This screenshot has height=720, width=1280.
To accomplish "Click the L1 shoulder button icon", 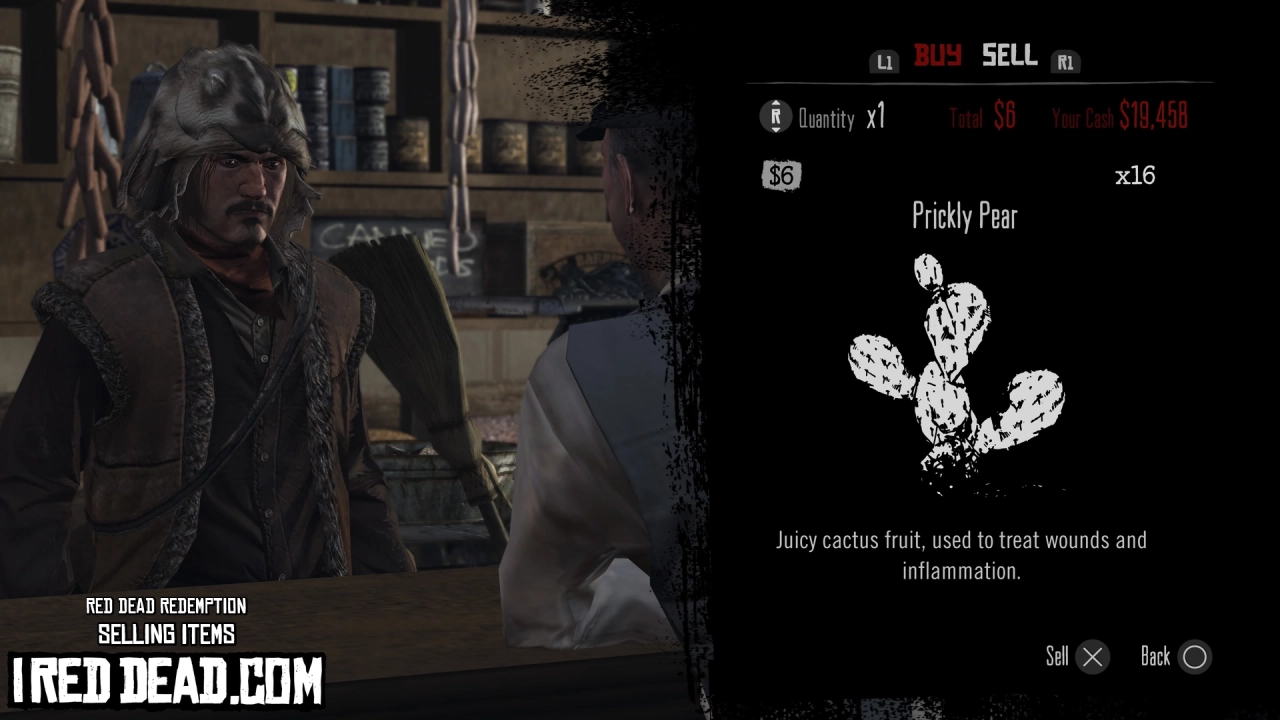I will [884, 61].
